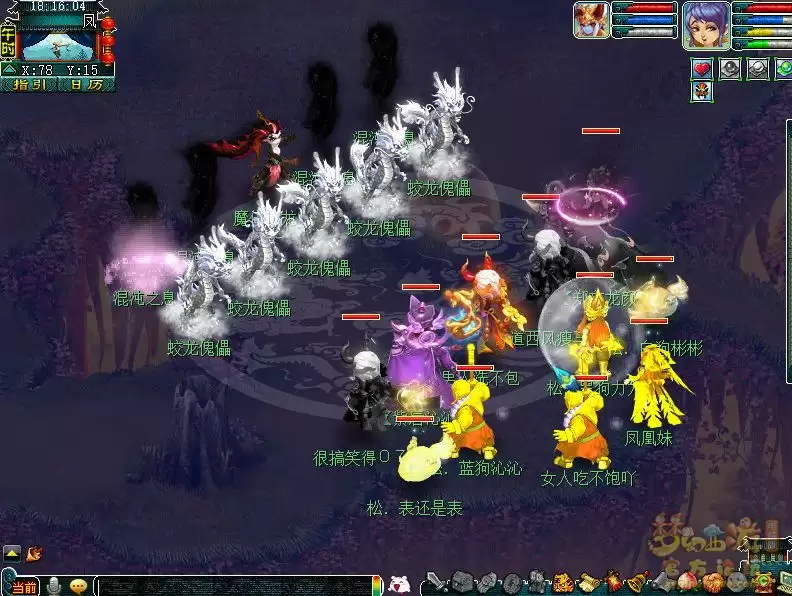
Task: Open the 指引 guide panel
Action: click(x=28, y=85)
